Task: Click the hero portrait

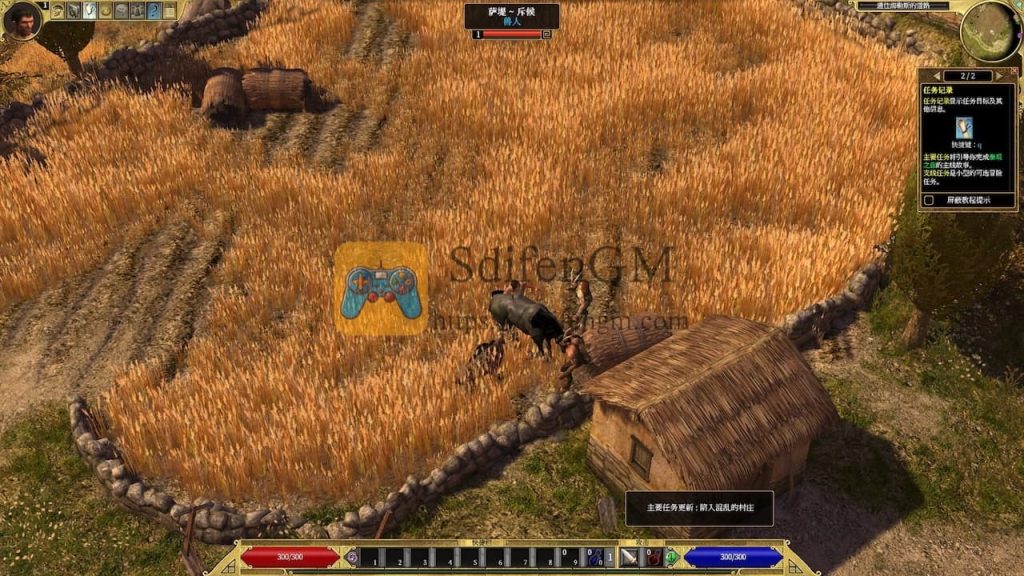Action: tap(22, 20)
